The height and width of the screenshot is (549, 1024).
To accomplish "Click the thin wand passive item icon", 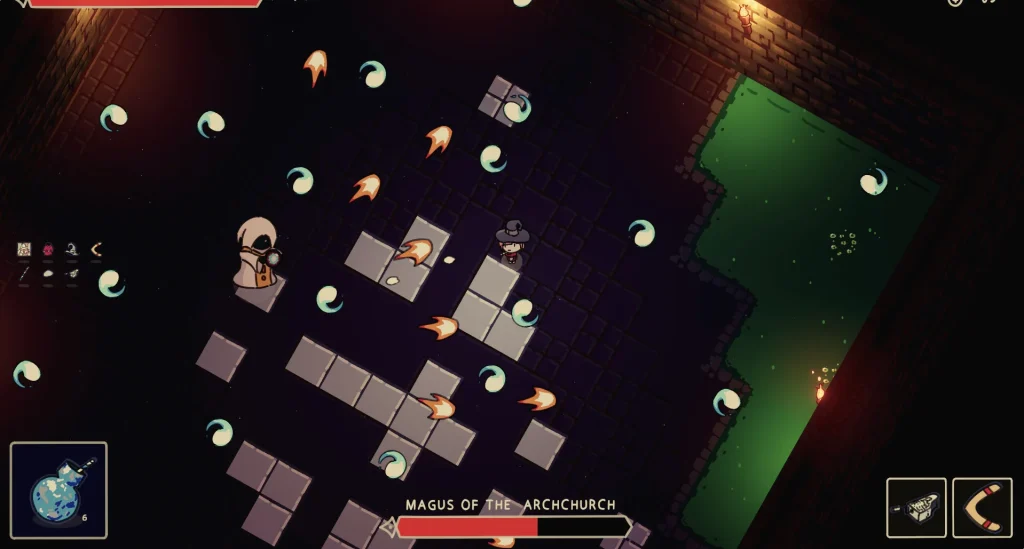I will click(x=25, y=273).
